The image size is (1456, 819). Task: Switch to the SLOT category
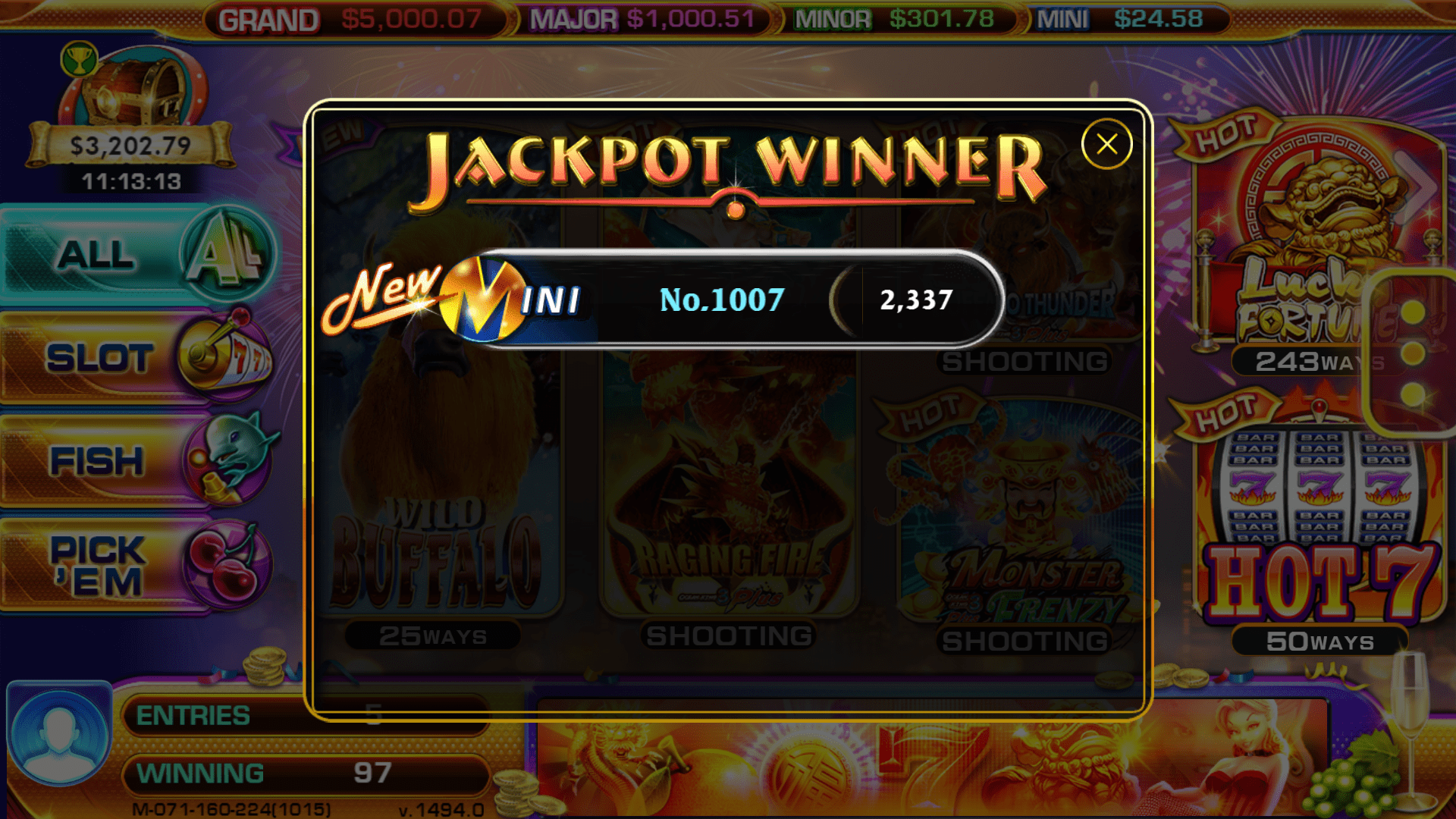136,356
